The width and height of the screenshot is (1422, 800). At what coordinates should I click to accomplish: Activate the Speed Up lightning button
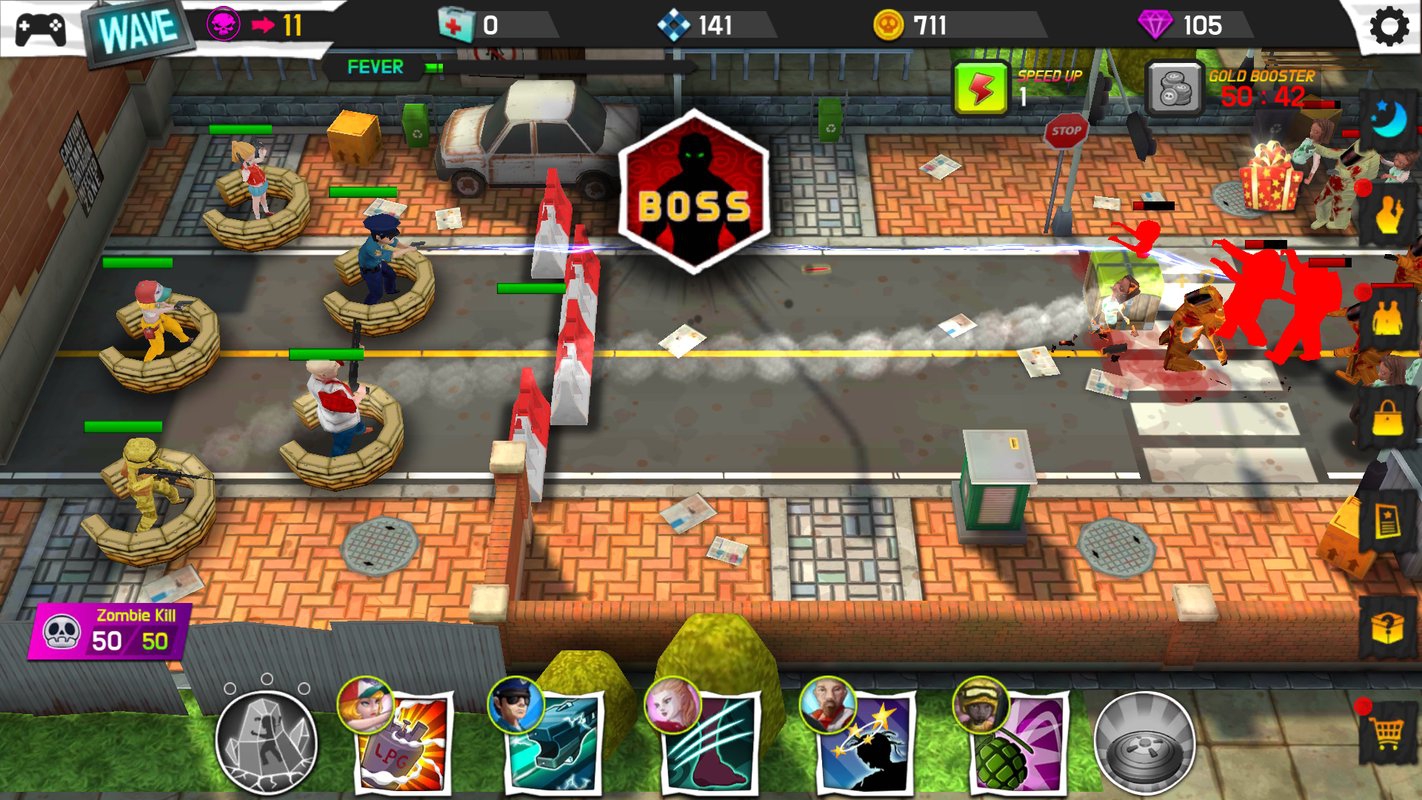tap(980, 87)
